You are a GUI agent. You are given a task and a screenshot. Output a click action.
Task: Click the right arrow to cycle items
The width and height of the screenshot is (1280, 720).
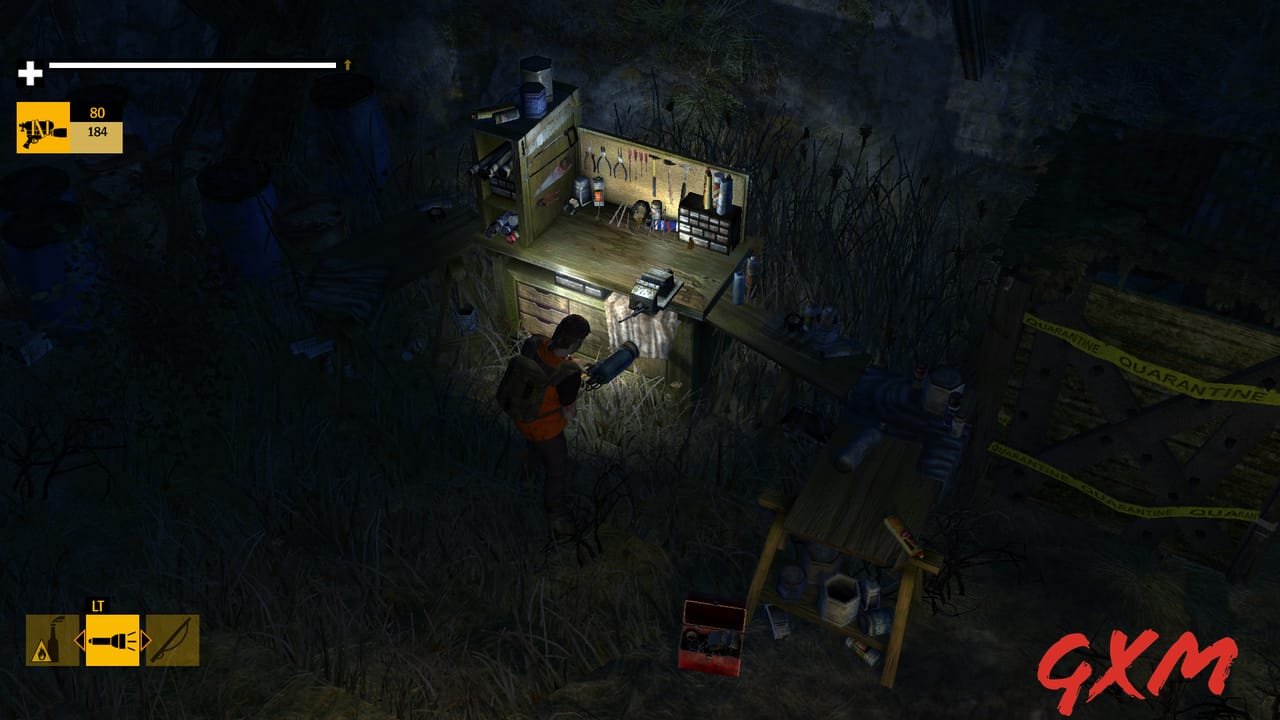(145, 640)
